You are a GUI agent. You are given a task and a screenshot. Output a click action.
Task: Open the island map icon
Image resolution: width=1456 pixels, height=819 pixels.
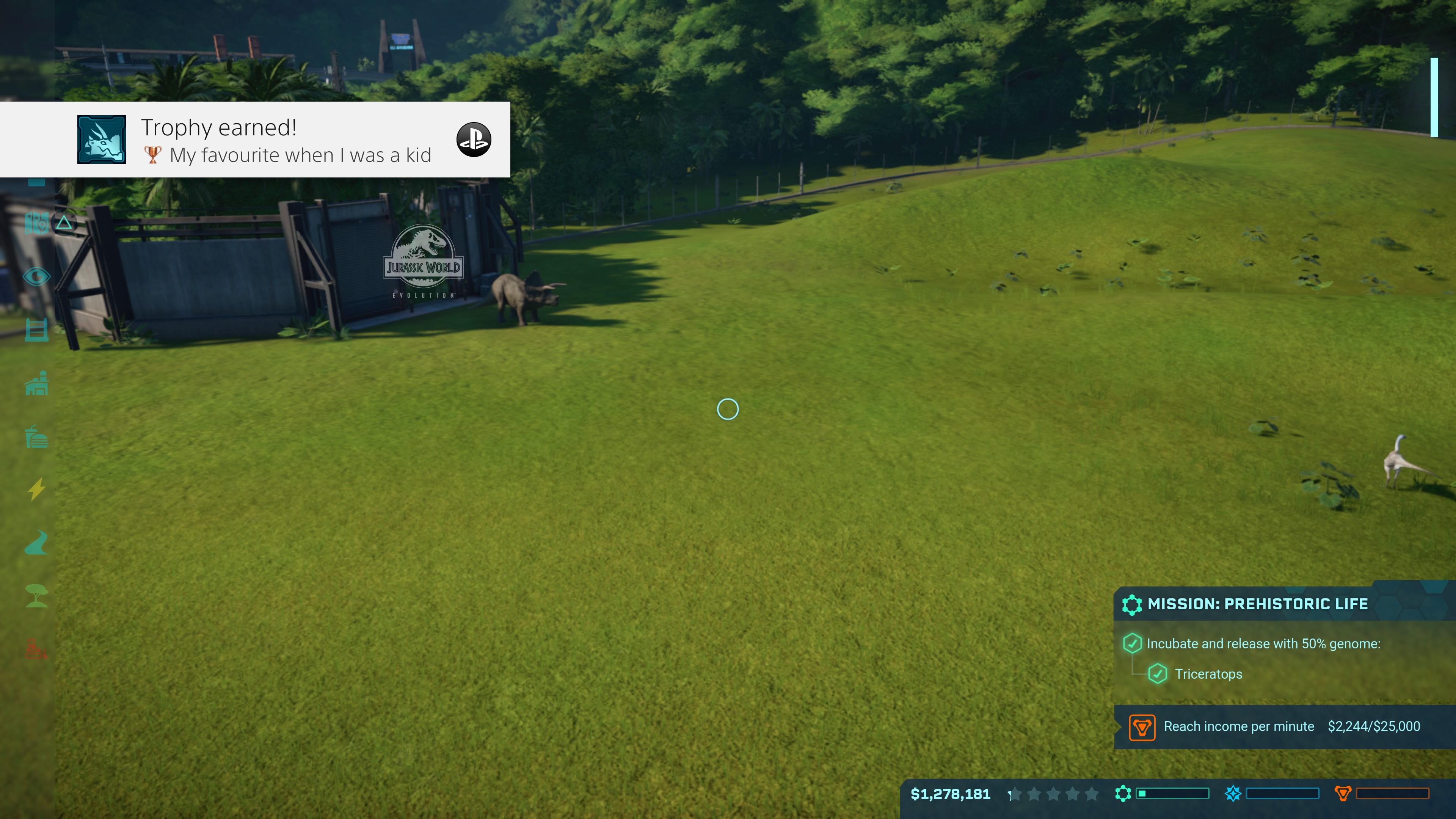(x=37, y=223)
